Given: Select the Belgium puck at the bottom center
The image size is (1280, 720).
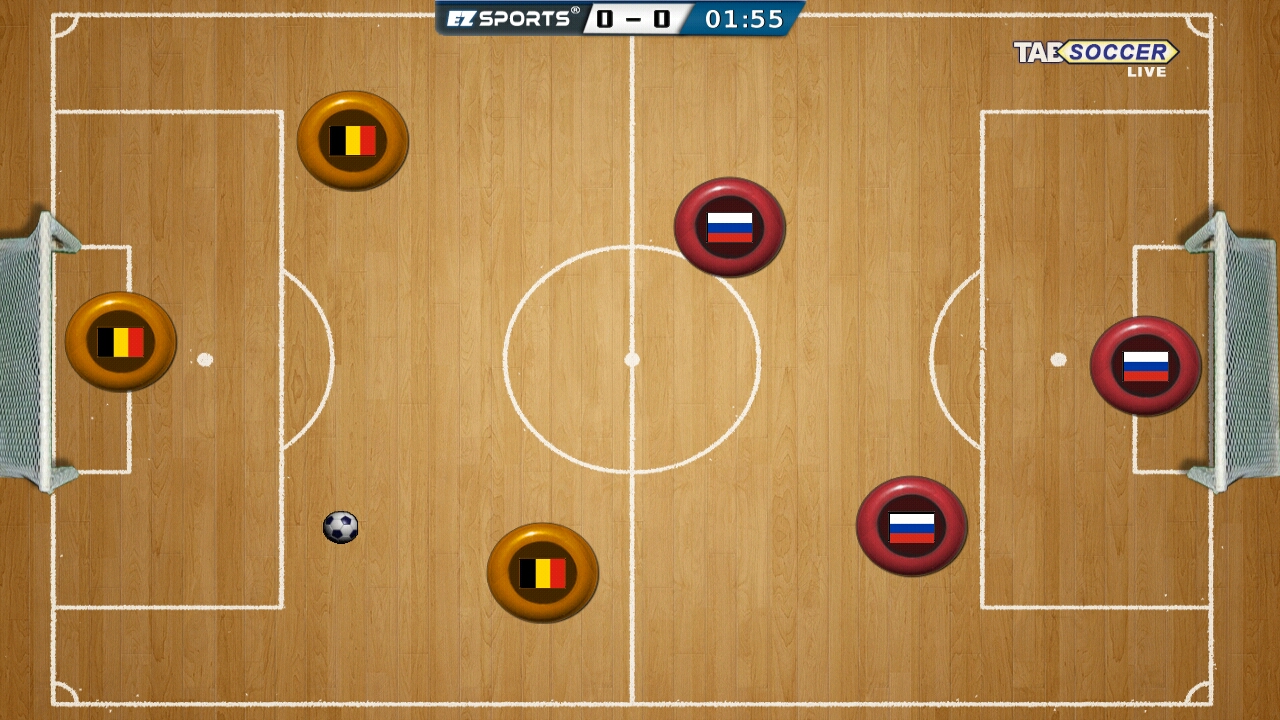Looking at the screenshot, I should tap(542, 572).
